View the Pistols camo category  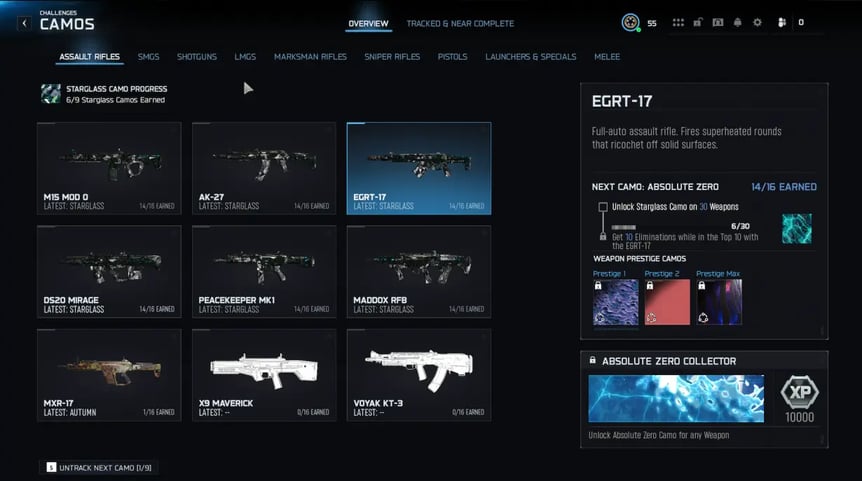coord(452,57)
